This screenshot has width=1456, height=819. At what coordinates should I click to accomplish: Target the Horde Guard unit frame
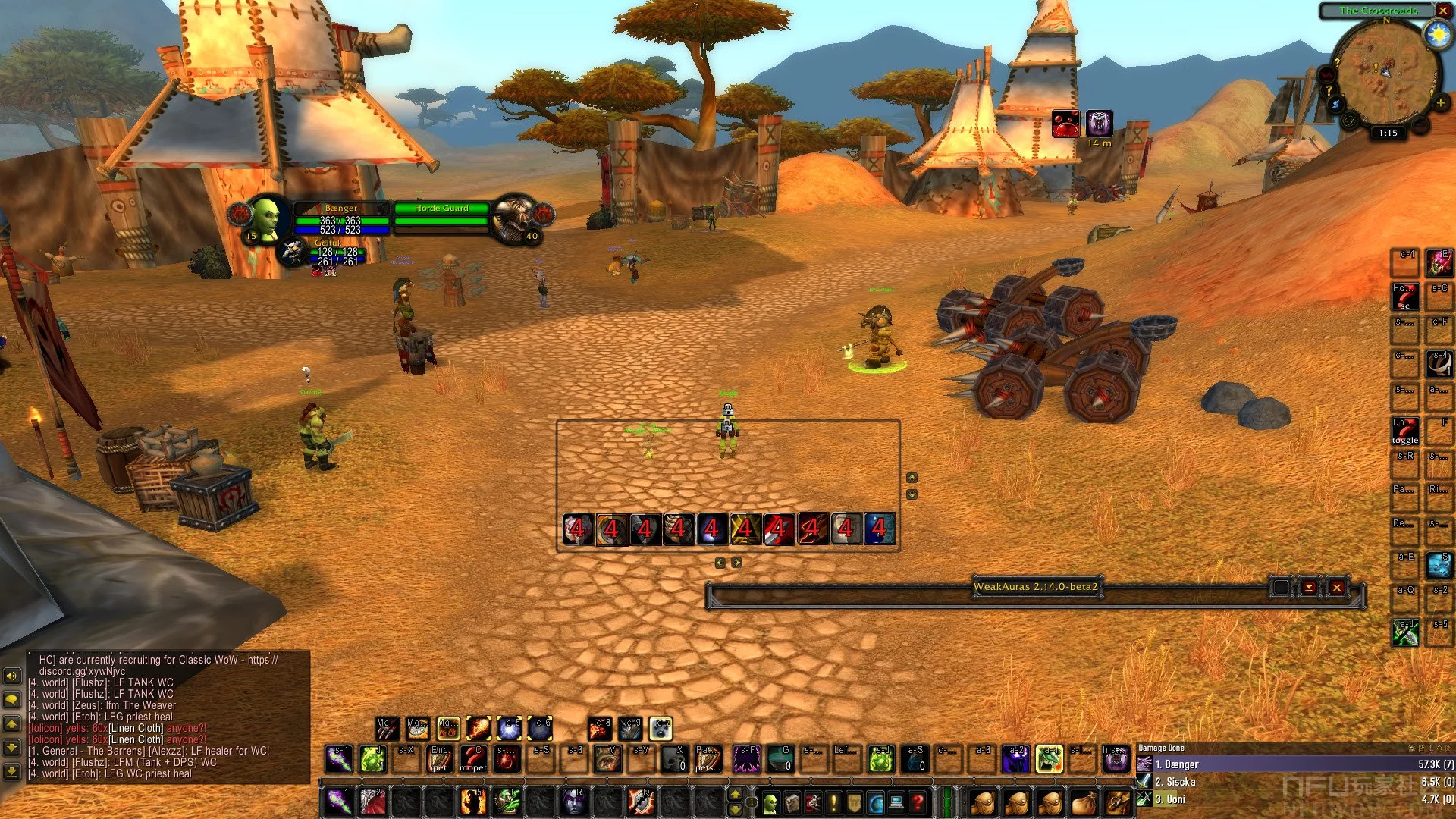(x=441, y=215)
